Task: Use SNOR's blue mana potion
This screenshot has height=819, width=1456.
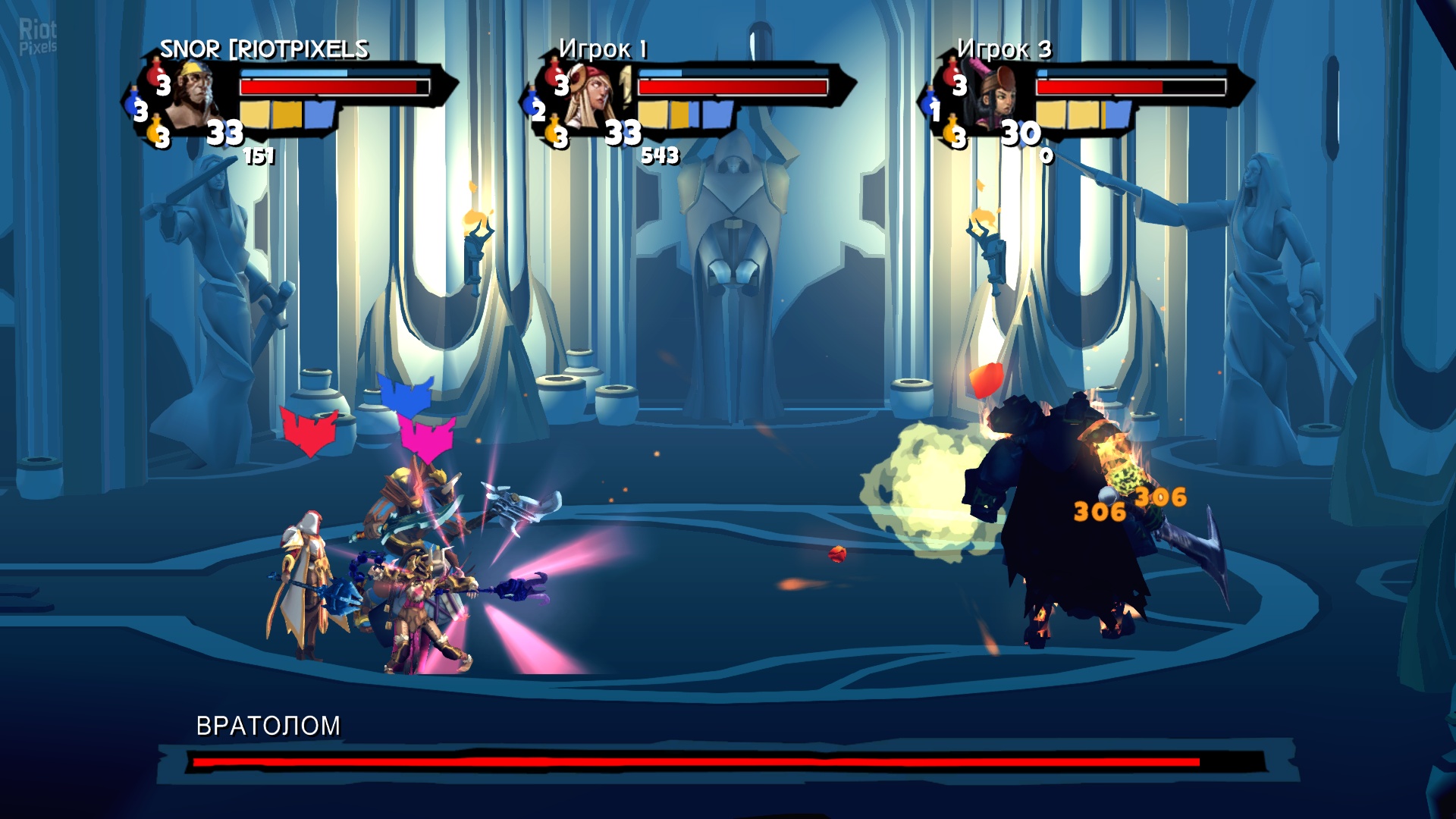Action: click(x=137, y=108)
